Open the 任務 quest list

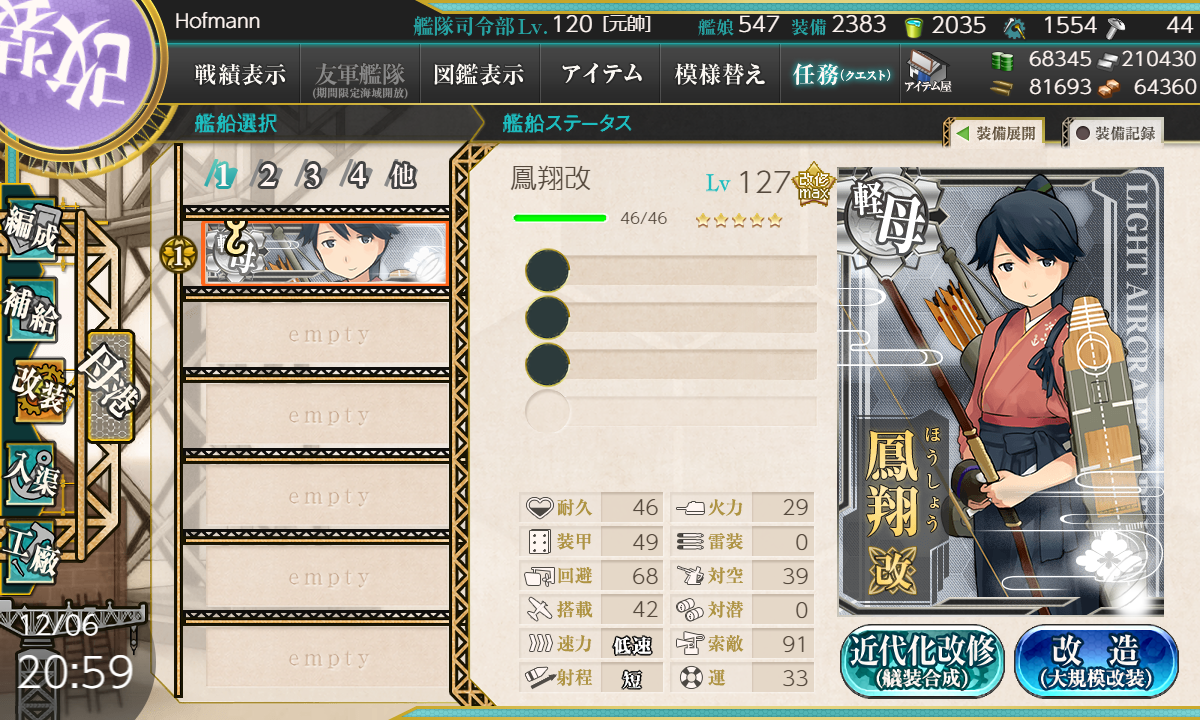point(841,74)
